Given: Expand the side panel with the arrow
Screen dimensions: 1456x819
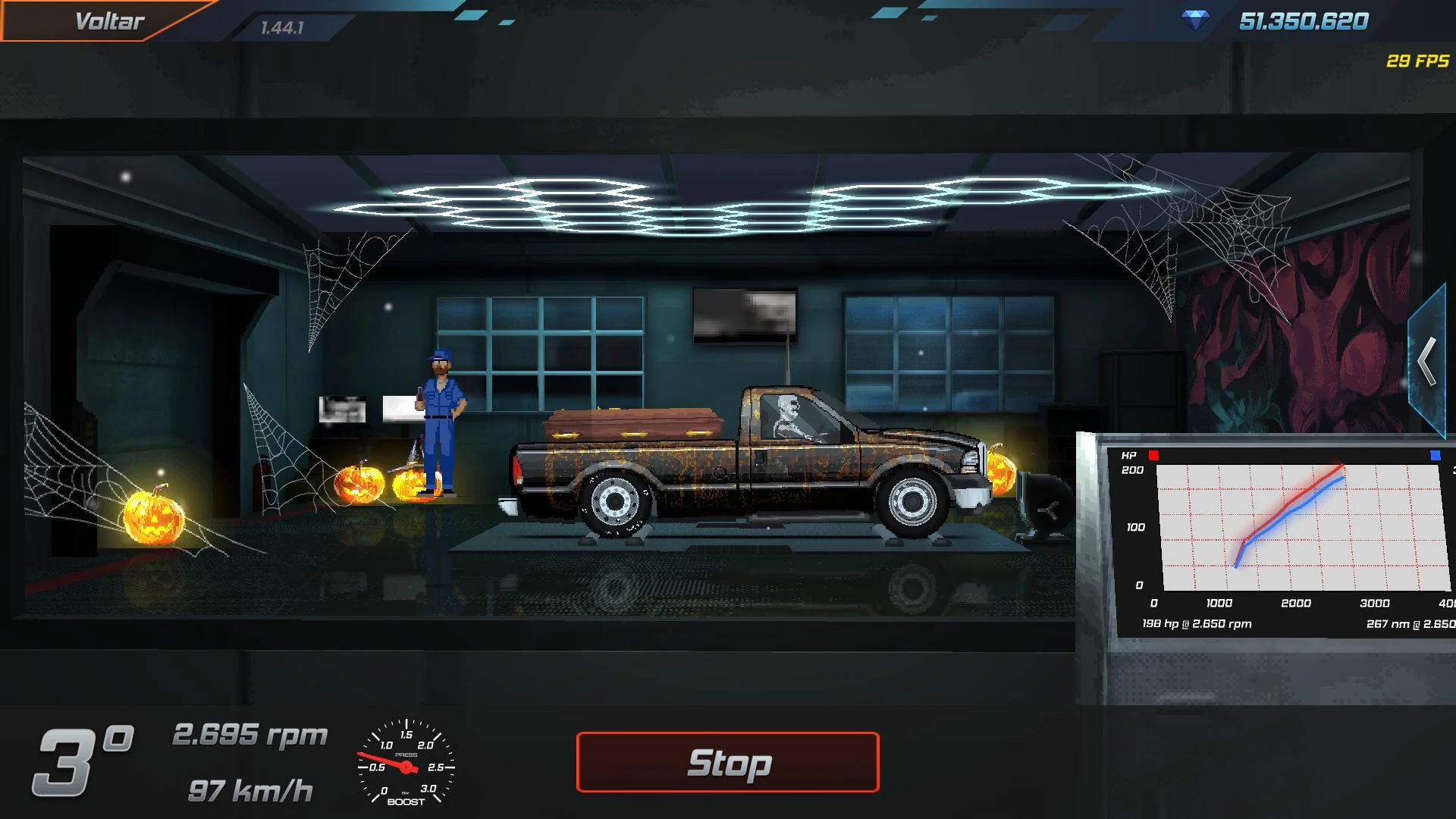Looking at the screenshot, I should click(x=1427, y=362).
